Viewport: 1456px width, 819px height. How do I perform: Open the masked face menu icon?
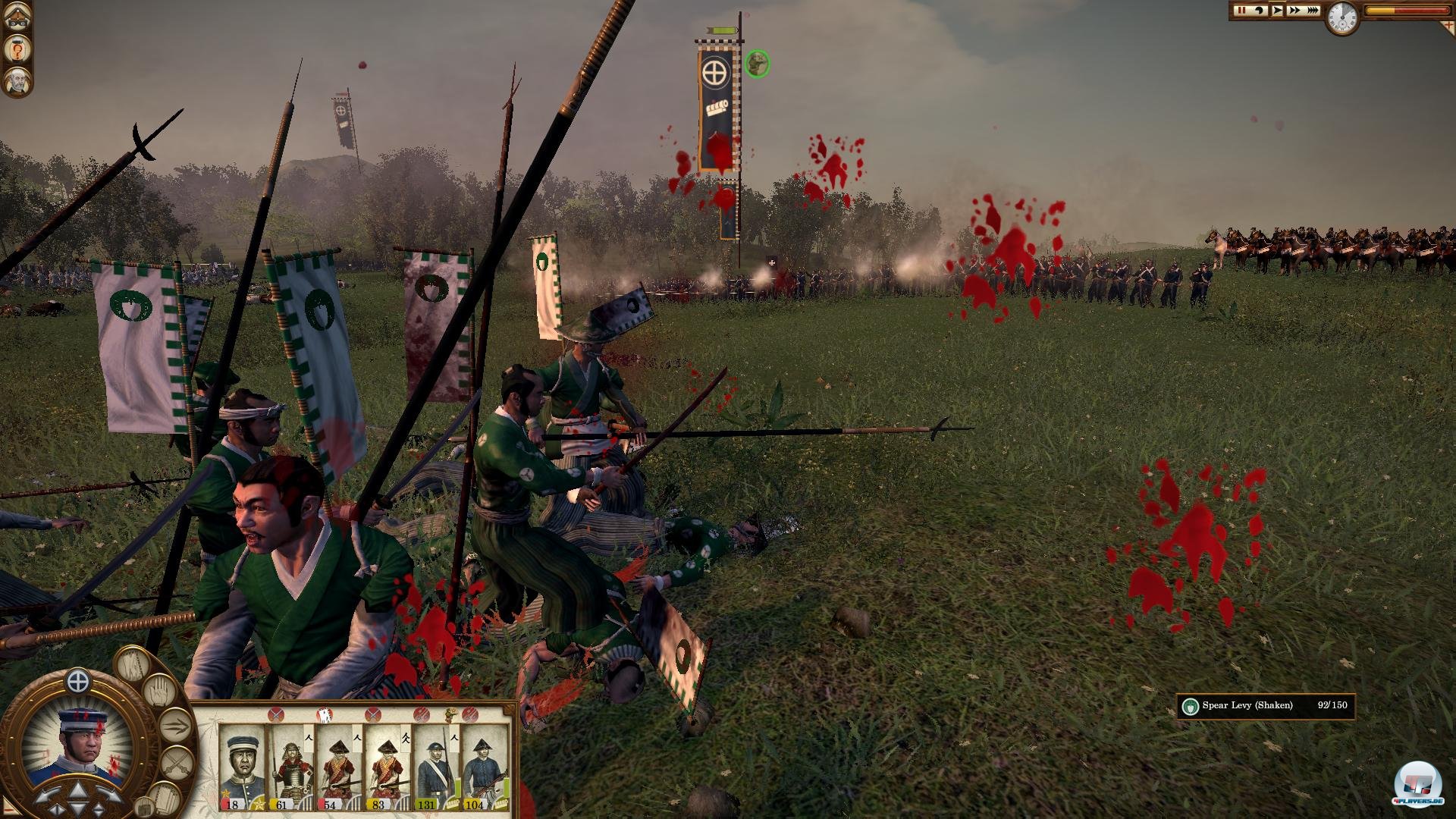16,17
